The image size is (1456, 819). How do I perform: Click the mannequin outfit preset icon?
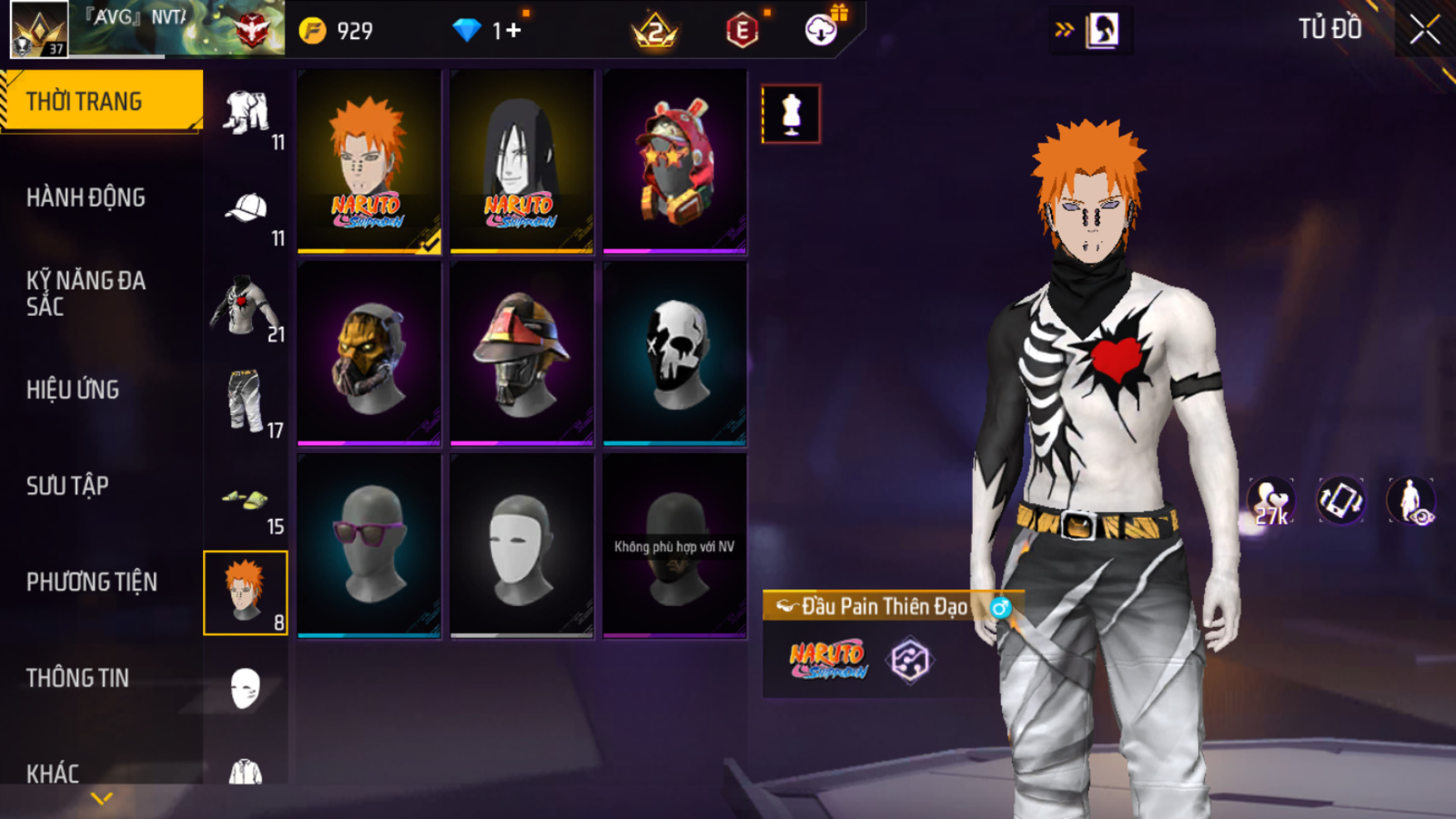(x=791, y=114)
